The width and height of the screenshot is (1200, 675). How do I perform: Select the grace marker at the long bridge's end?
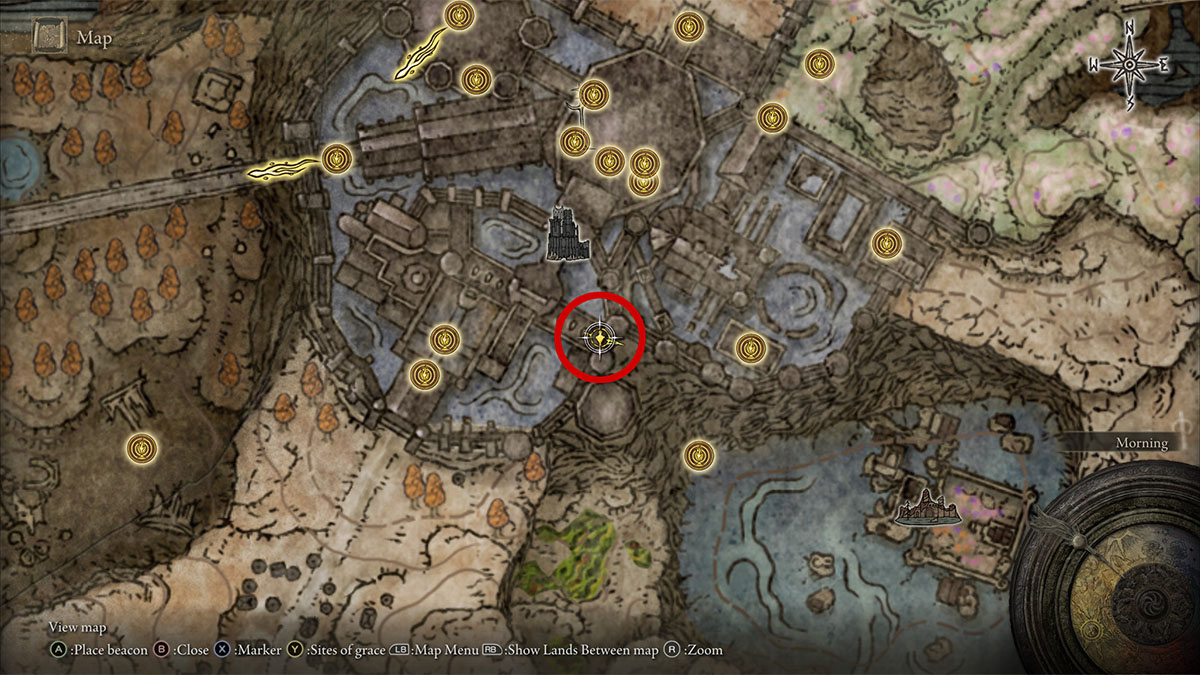(x=338, y=158)
